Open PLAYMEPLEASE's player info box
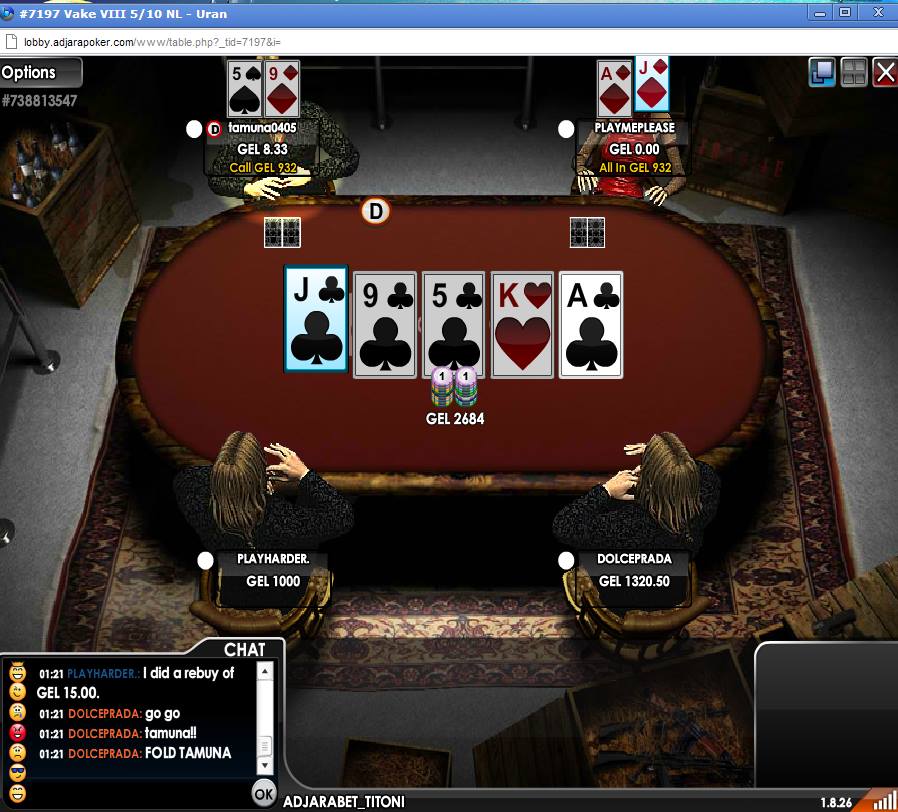 634,148
